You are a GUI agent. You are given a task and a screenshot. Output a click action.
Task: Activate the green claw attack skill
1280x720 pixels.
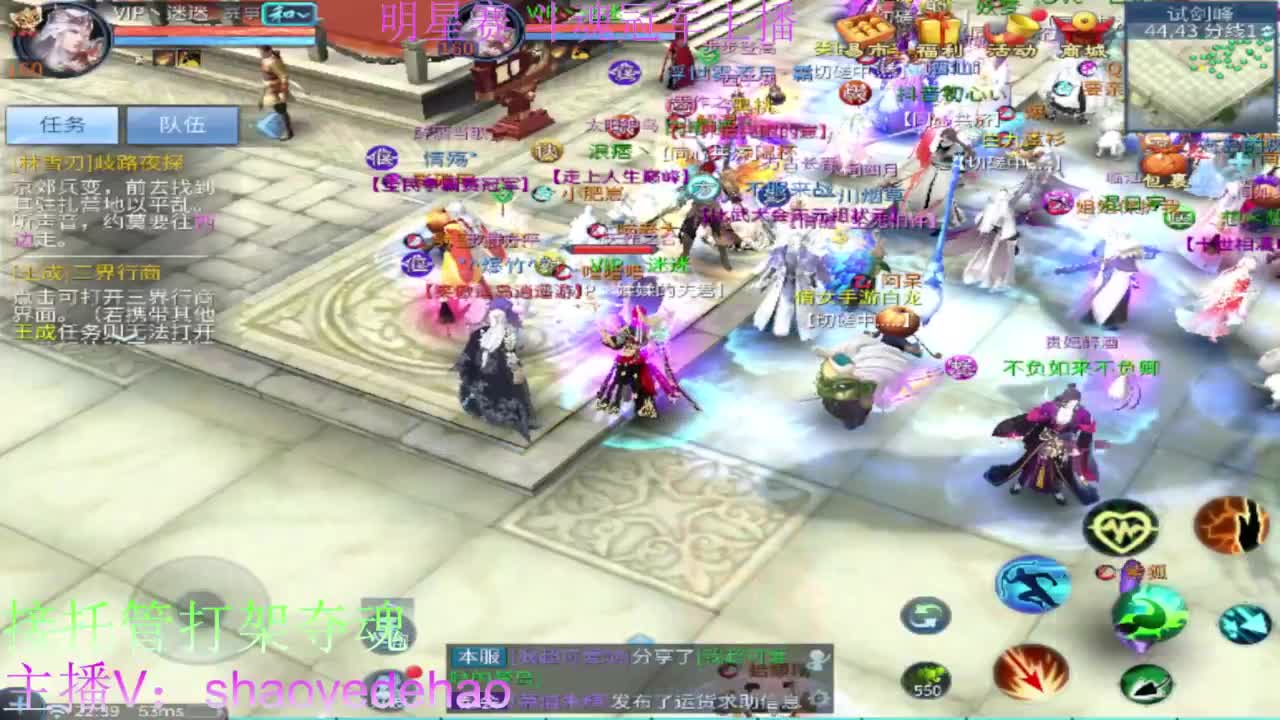pos(1150,615)
